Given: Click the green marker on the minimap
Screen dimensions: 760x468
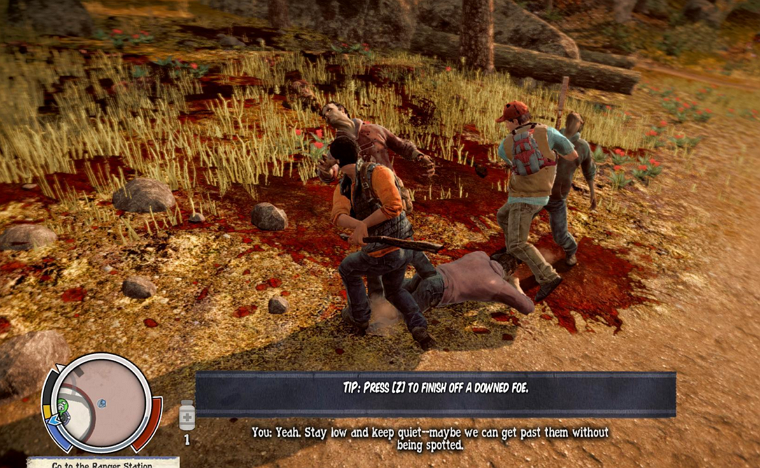Looking at the screenshot, I should coord(64,406).
